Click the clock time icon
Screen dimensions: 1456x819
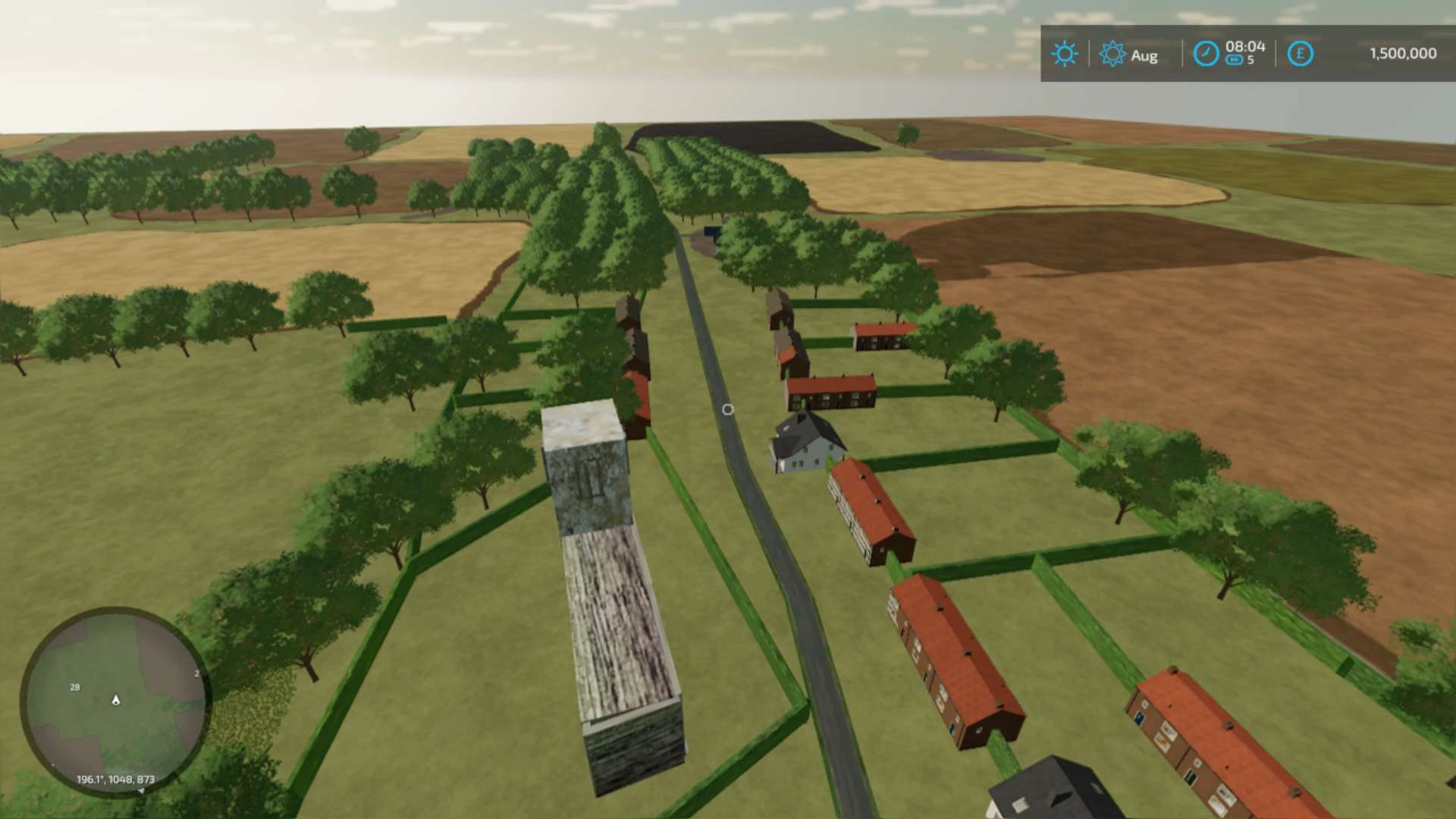[1206, 54]
